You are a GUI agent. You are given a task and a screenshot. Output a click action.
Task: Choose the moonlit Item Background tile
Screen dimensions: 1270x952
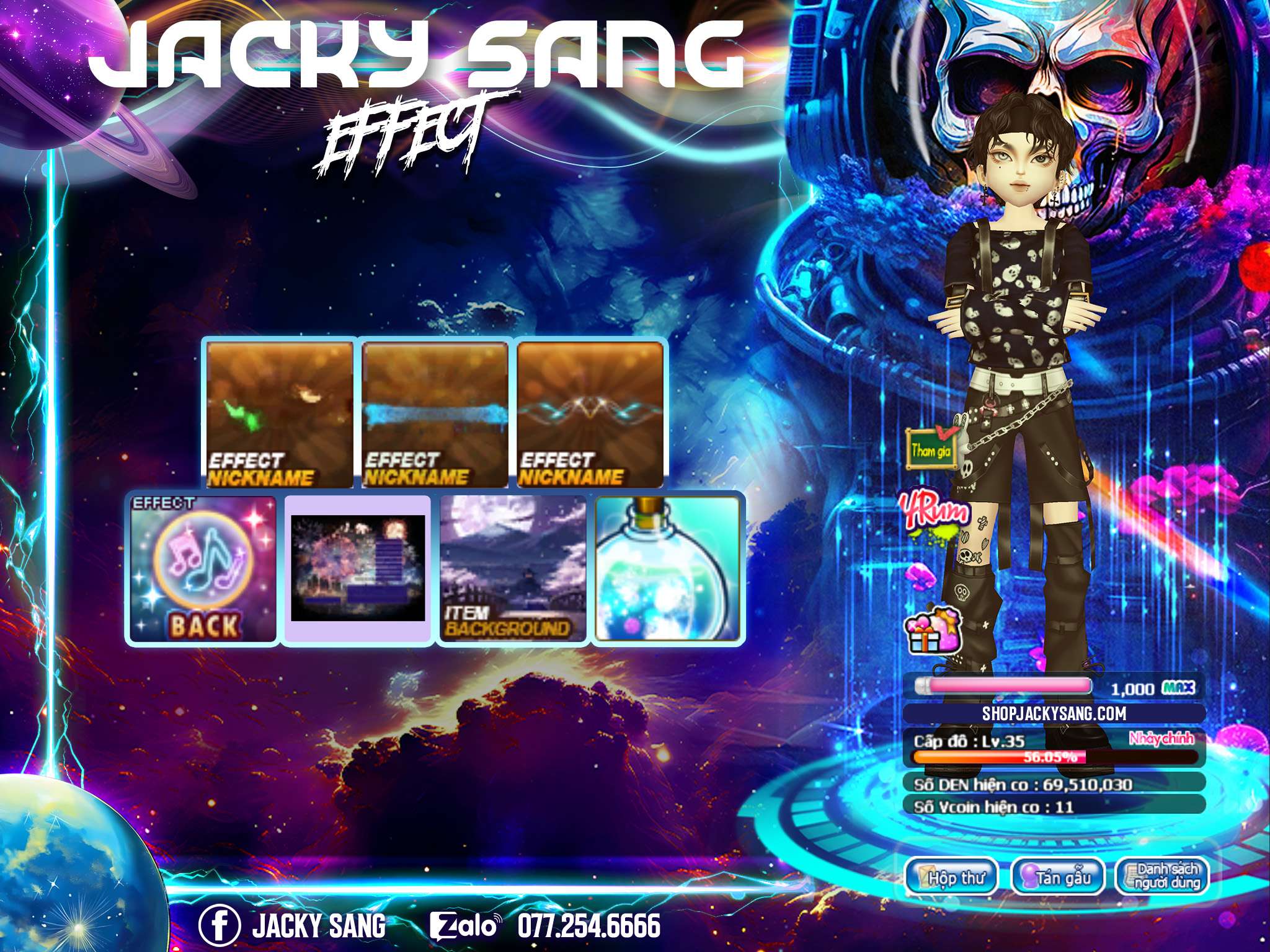513,568
